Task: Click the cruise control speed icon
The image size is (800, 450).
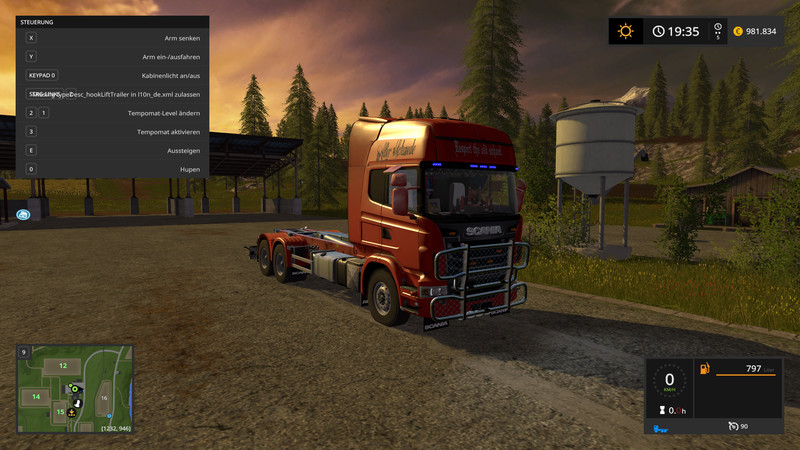Action: click(x=732, y=426)
